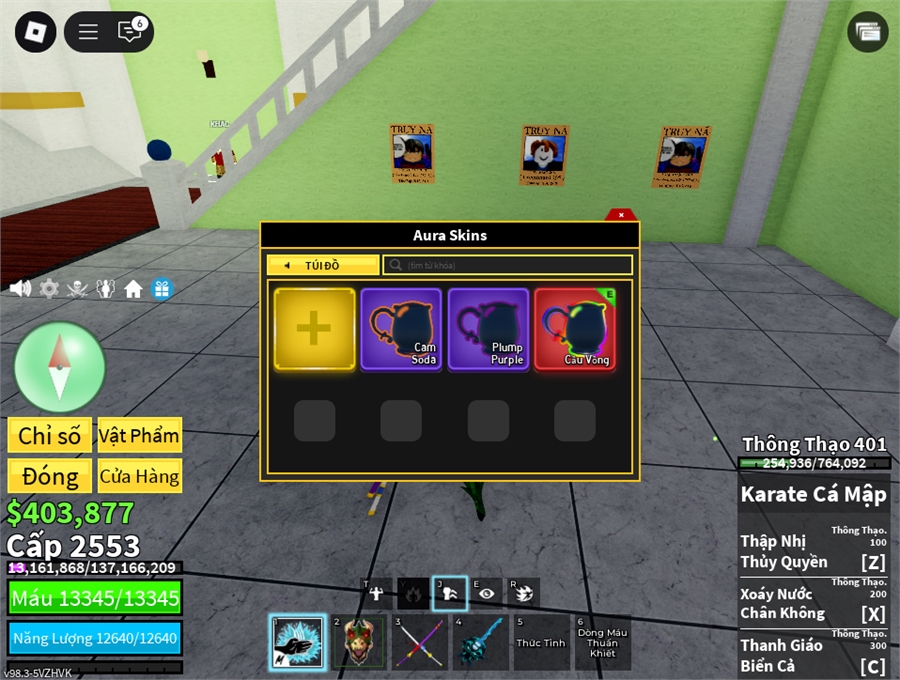Choose the Cam Soda aura skin
Image resolution: width=900 pixels, height=680 pixels.
pos(401,329)
